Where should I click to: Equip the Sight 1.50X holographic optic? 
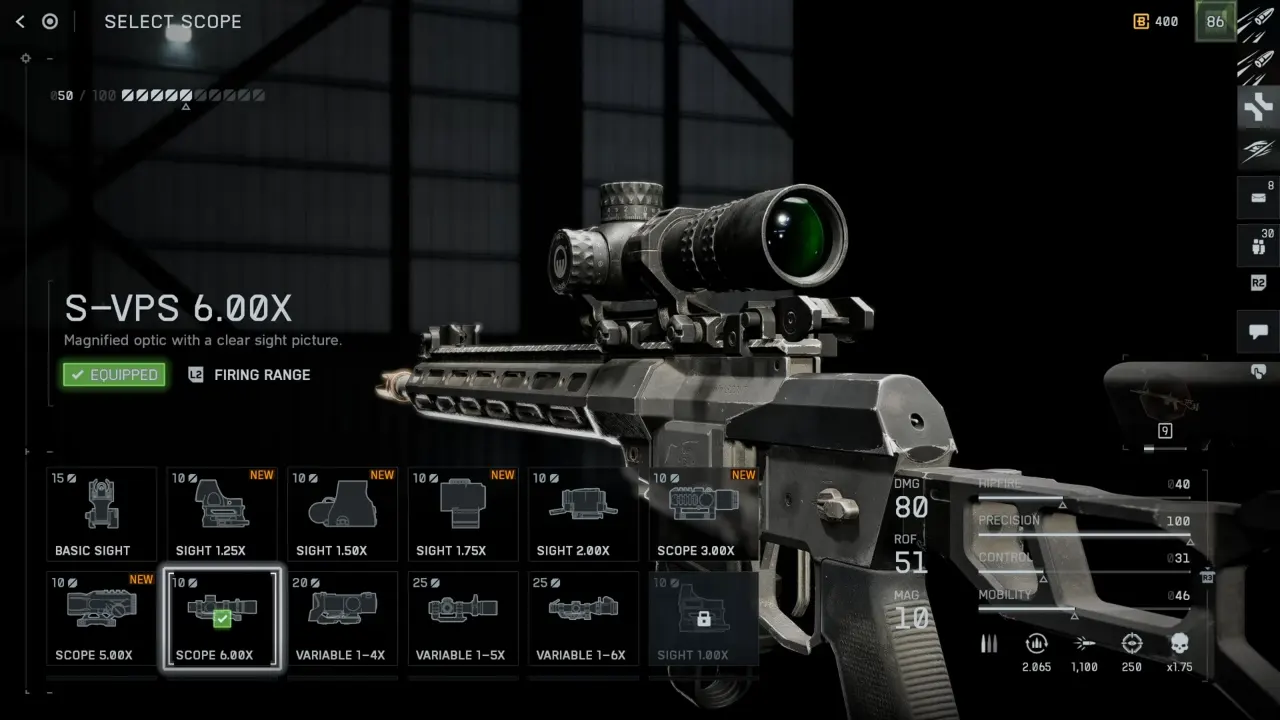point(342,514)
